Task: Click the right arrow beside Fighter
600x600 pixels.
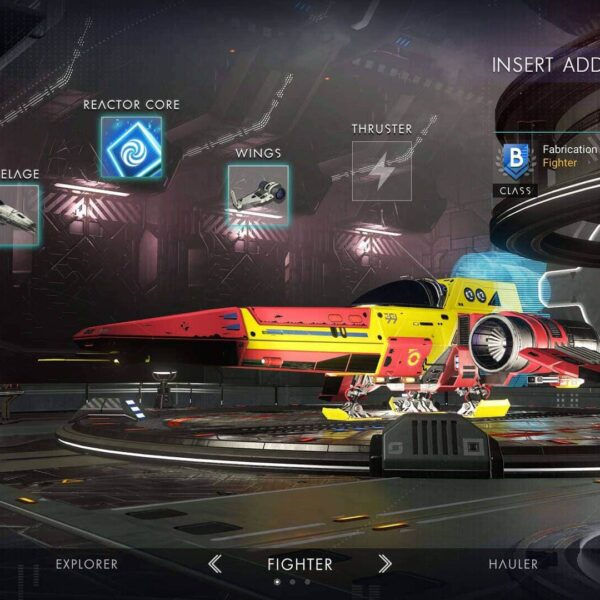Action: 385,564
